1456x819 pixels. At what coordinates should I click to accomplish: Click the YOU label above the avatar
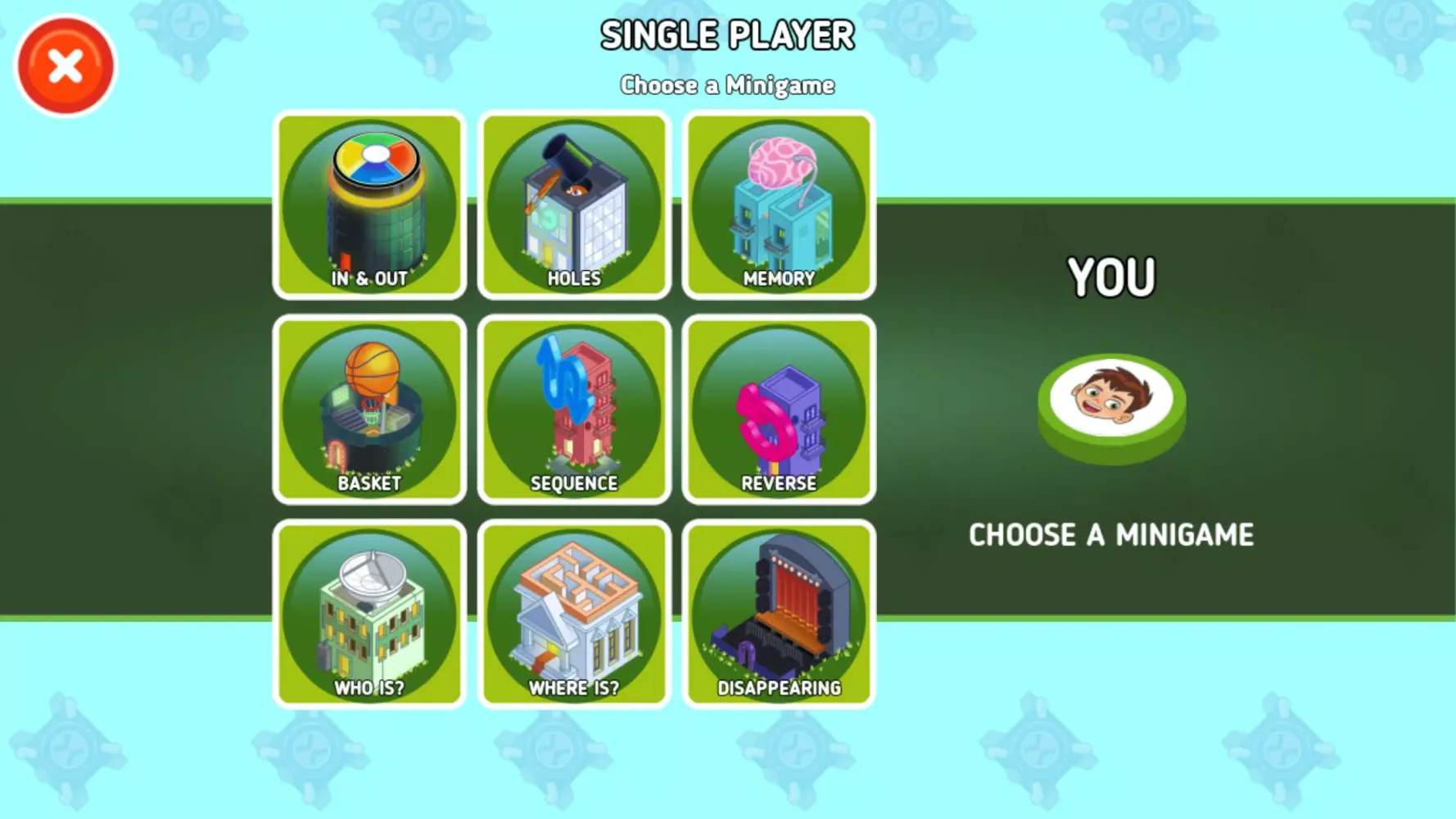point(1111,277)
